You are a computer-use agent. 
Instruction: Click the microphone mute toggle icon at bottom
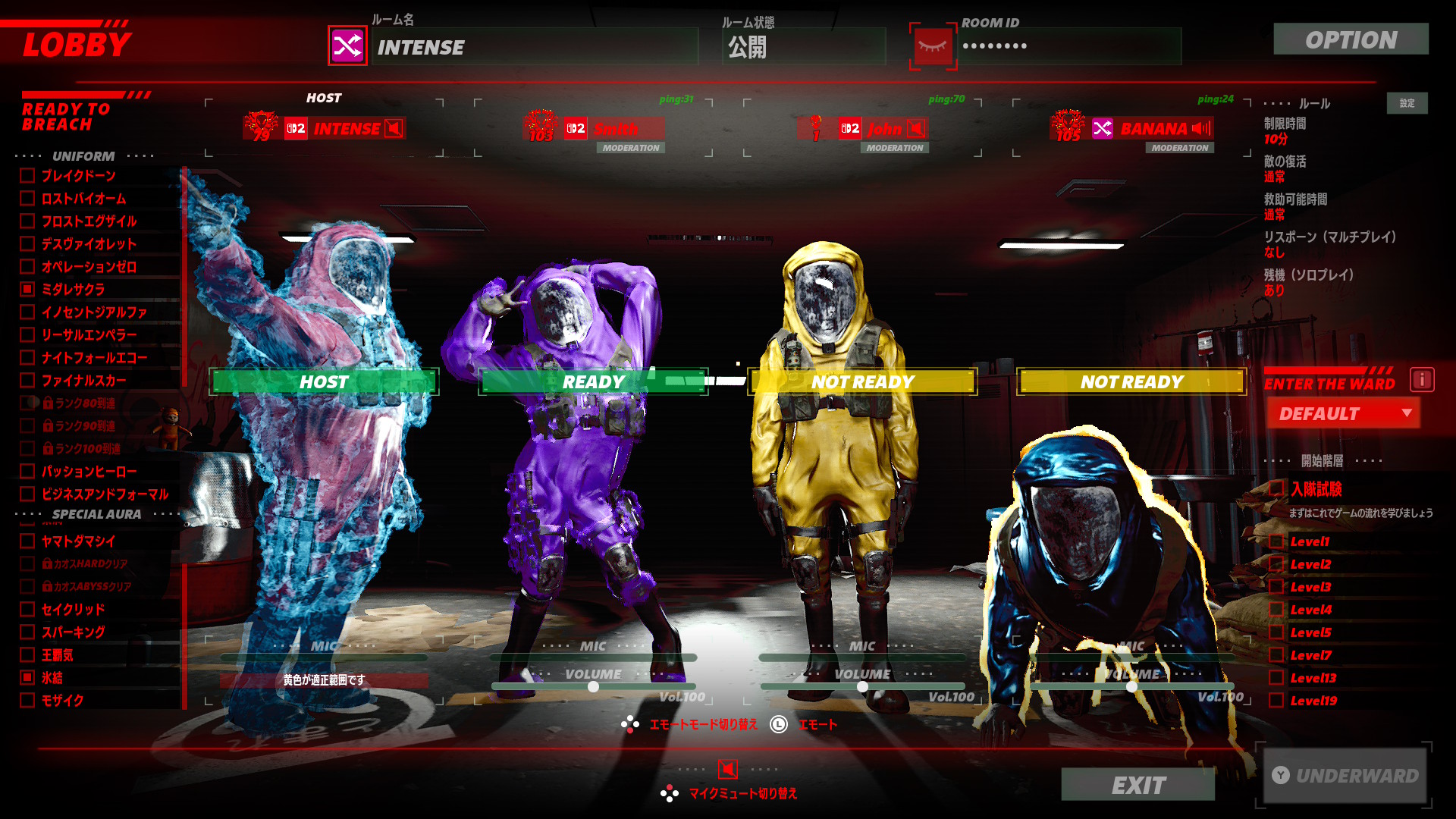(x=727, y=770)
